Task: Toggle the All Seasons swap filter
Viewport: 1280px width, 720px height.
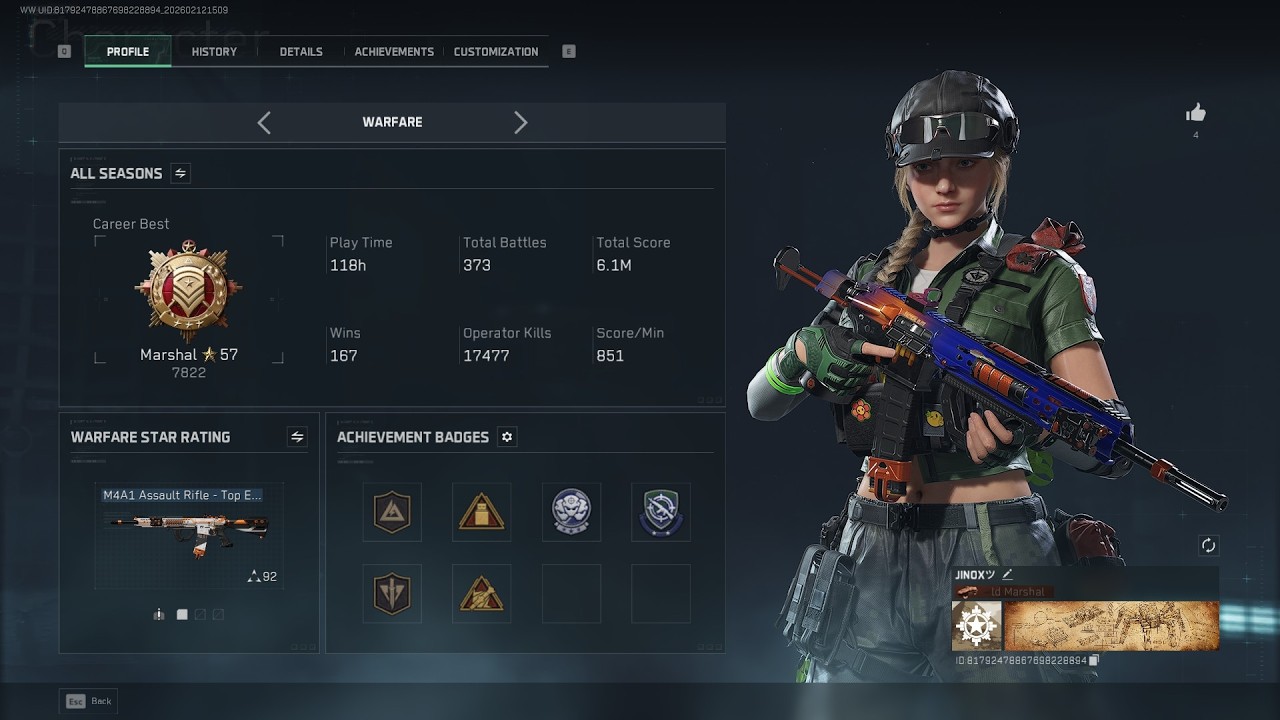Action: (x=180, y=173)
